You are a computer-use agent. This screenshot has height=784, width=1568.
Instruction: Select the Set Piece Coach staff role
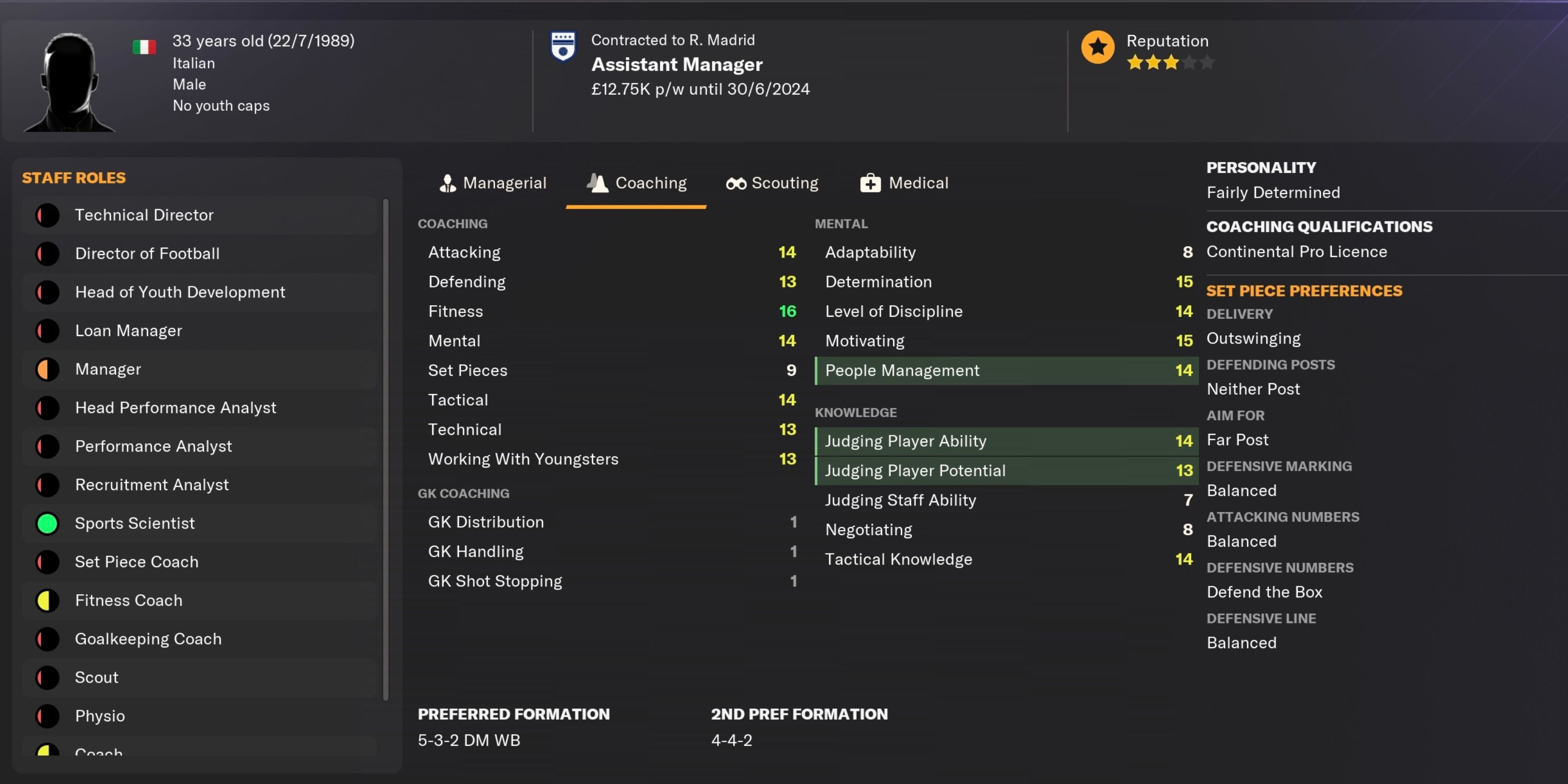tap(136, 561)
